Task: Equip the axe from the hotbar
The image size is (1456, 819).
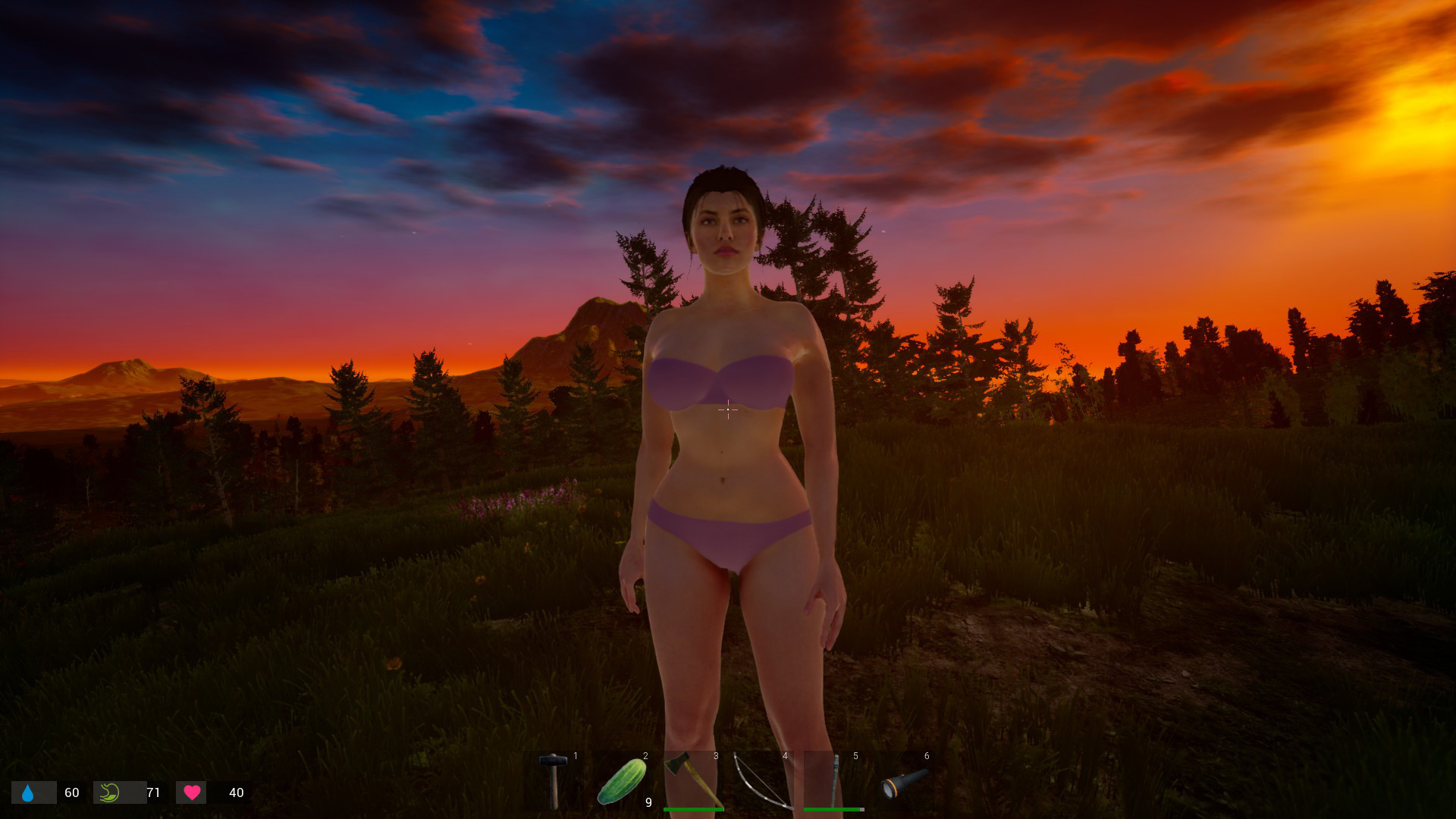Action: click(x=692, y=780)
